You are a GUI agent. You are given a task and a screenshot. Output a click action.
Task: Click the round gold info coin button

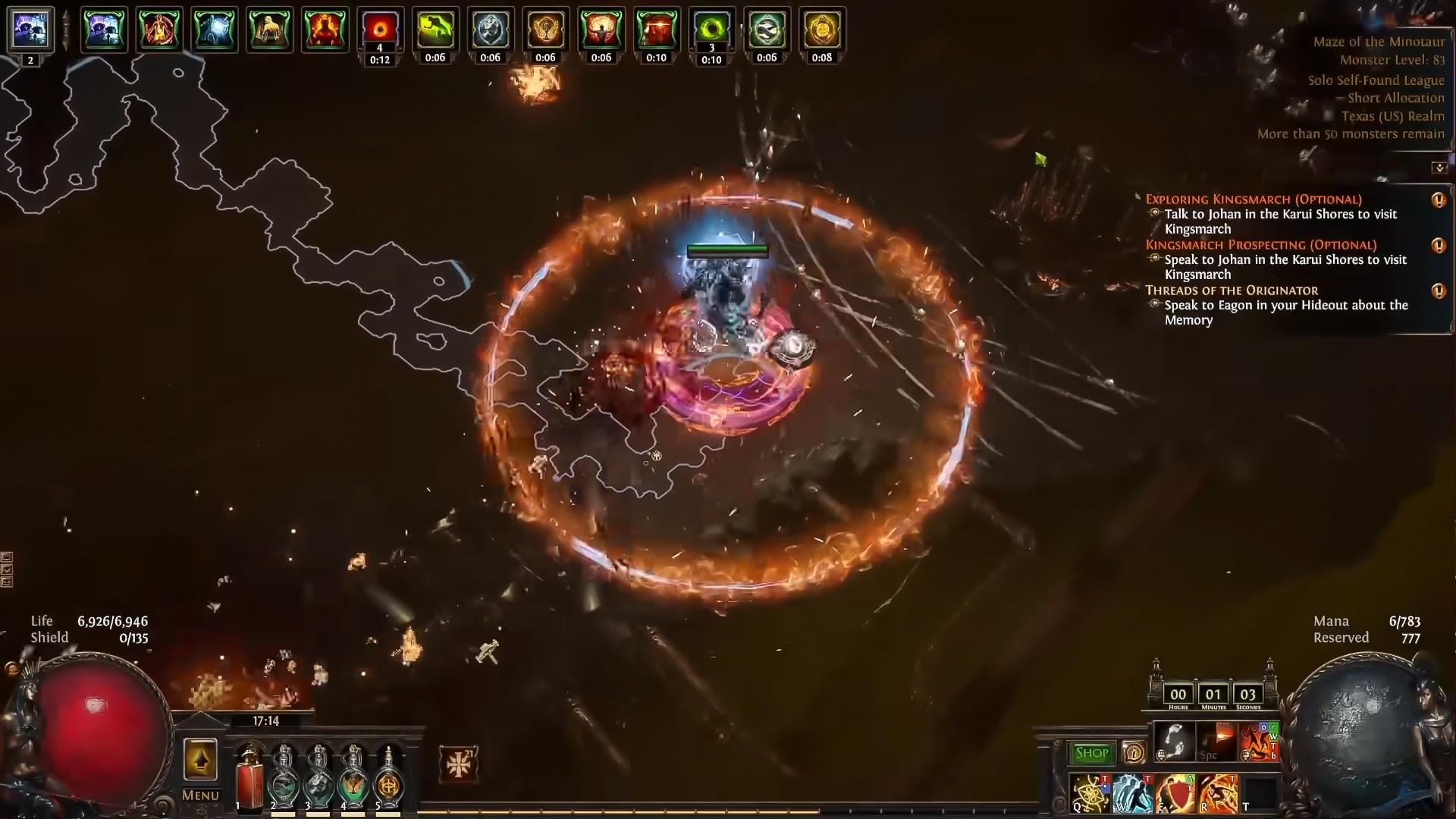pyautogui.click(x=1134, y=753)
